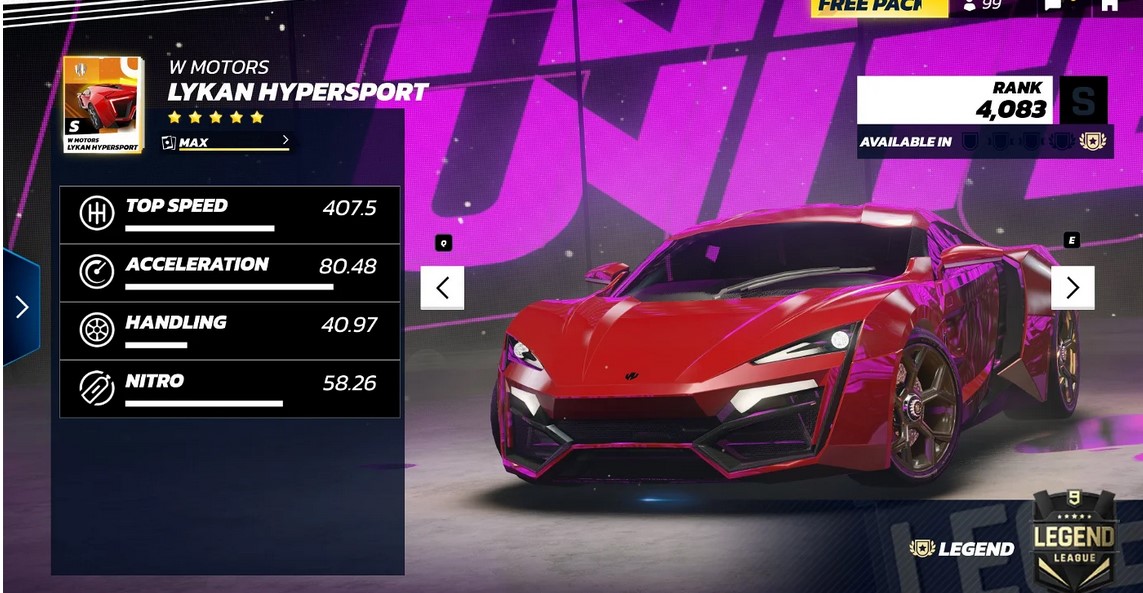The width and height of the screenshot is (1143, 593).
Task: Expand the side panel on the left edge
Action: [x=21, y=307]
